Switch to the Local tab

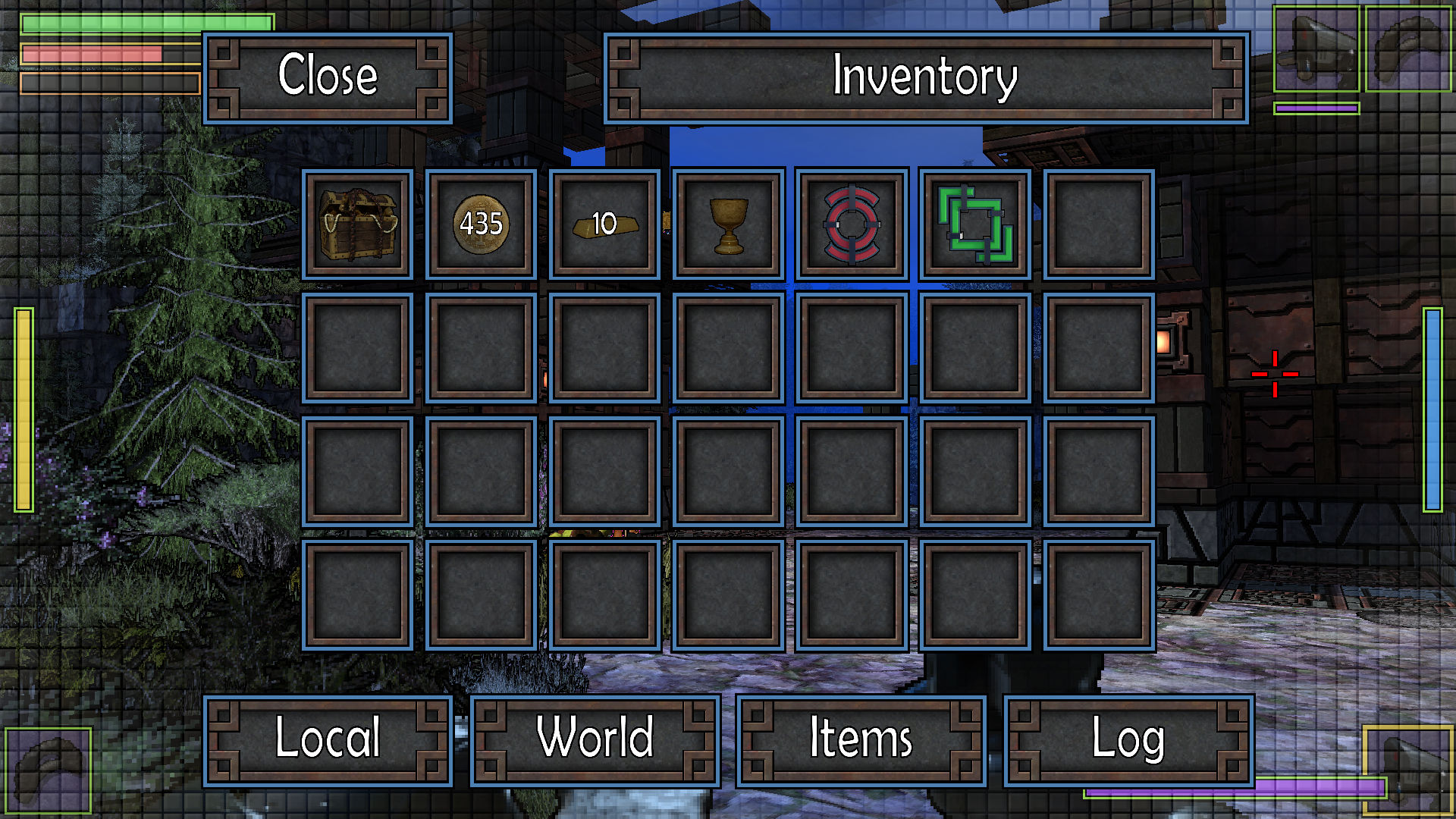coord(329,739)
